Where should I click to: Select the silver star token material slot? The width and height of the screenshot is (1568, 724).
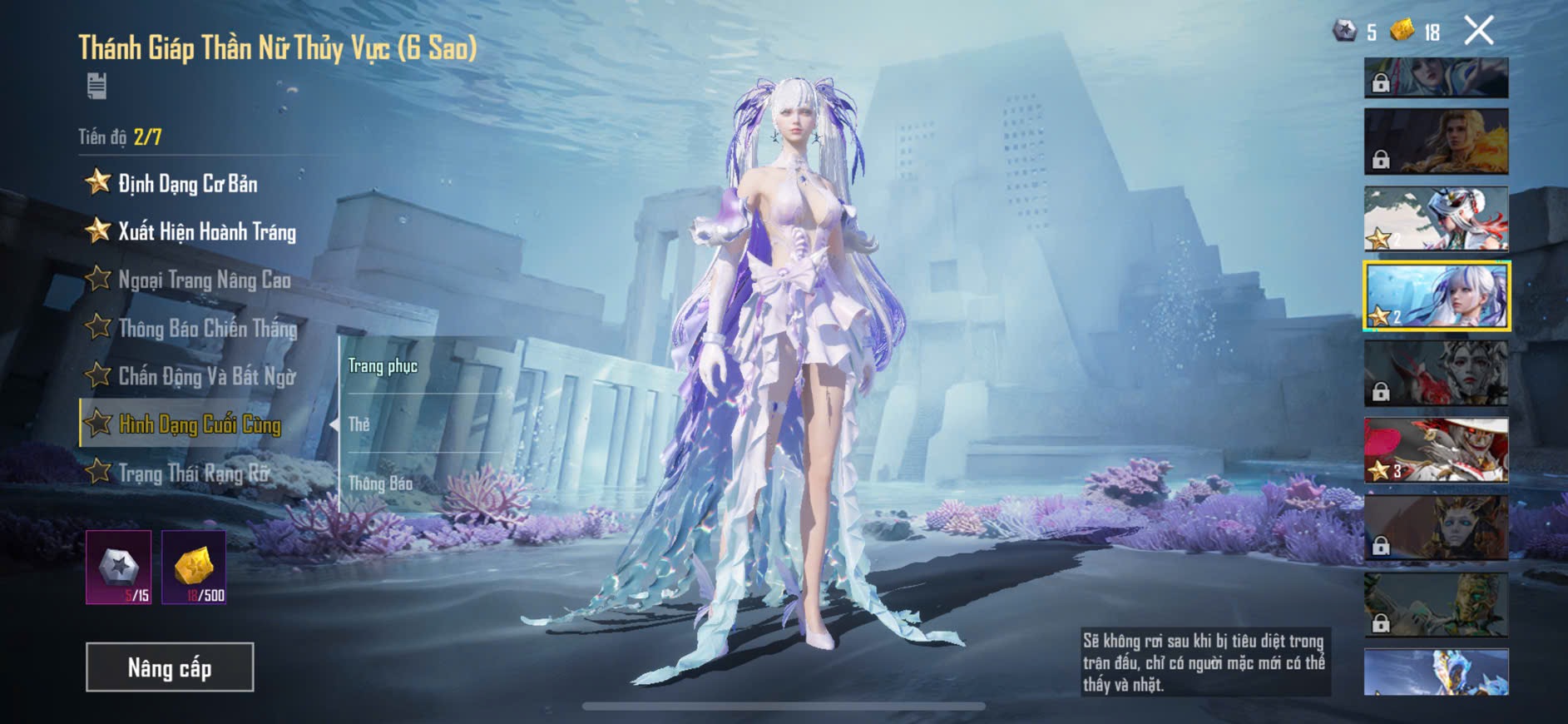click(119, 568)
